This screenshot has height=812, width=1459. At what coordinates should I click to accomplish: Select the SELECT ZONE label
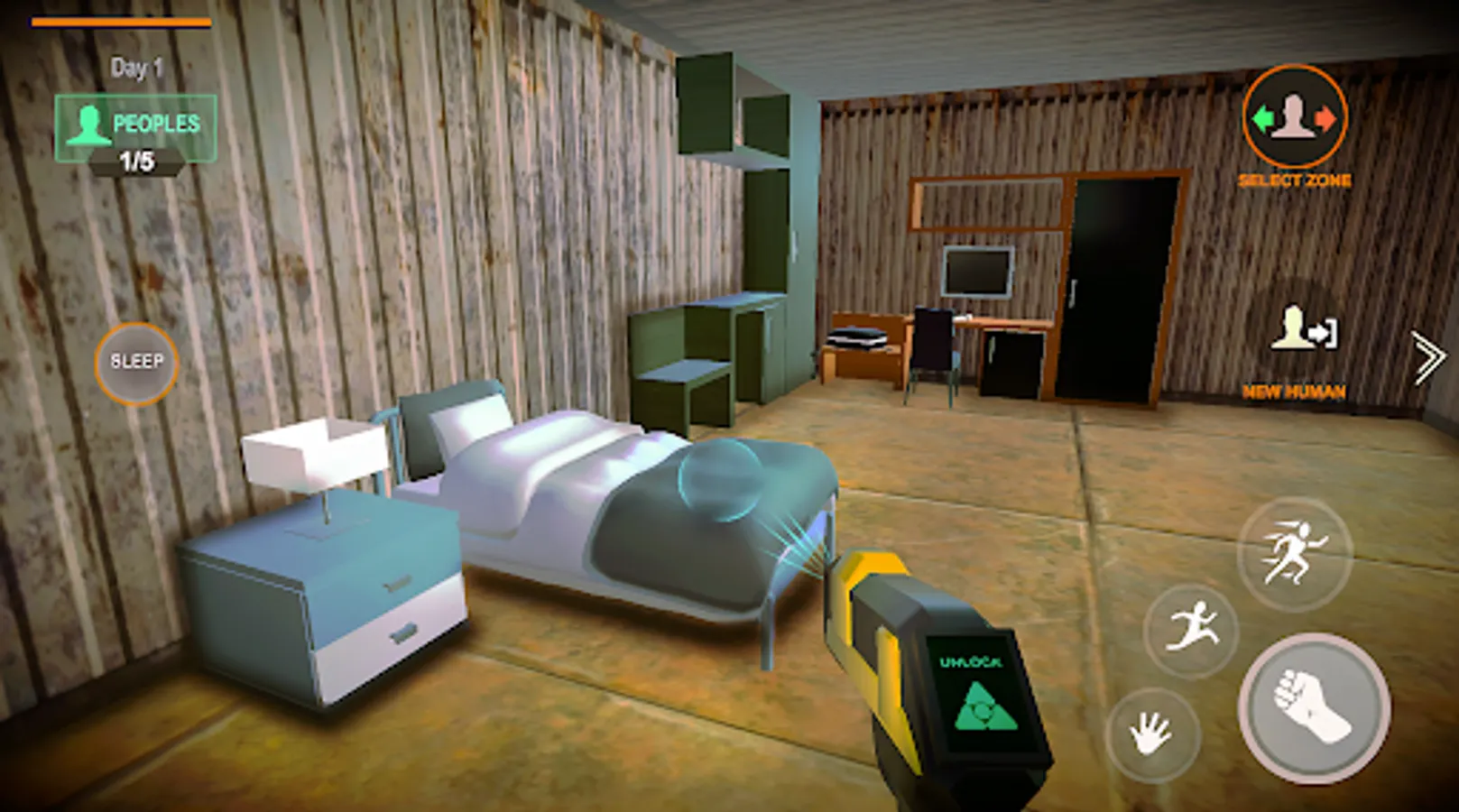click(x=1294, y=180)
